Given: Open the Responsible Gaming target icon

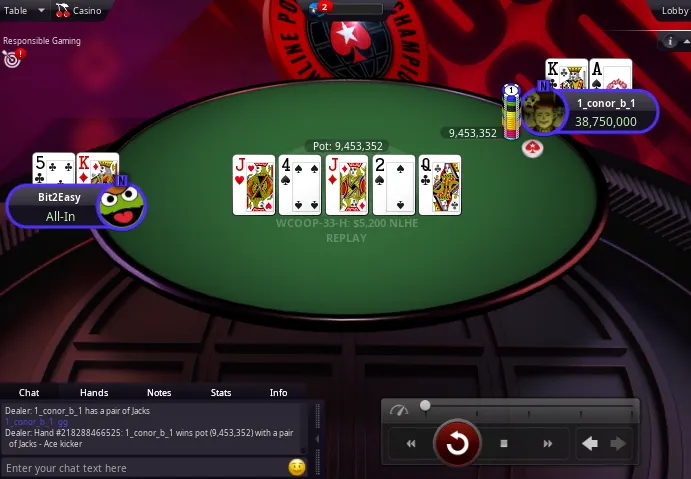Looking at the screenshot, I should click(x=12, y=59).
